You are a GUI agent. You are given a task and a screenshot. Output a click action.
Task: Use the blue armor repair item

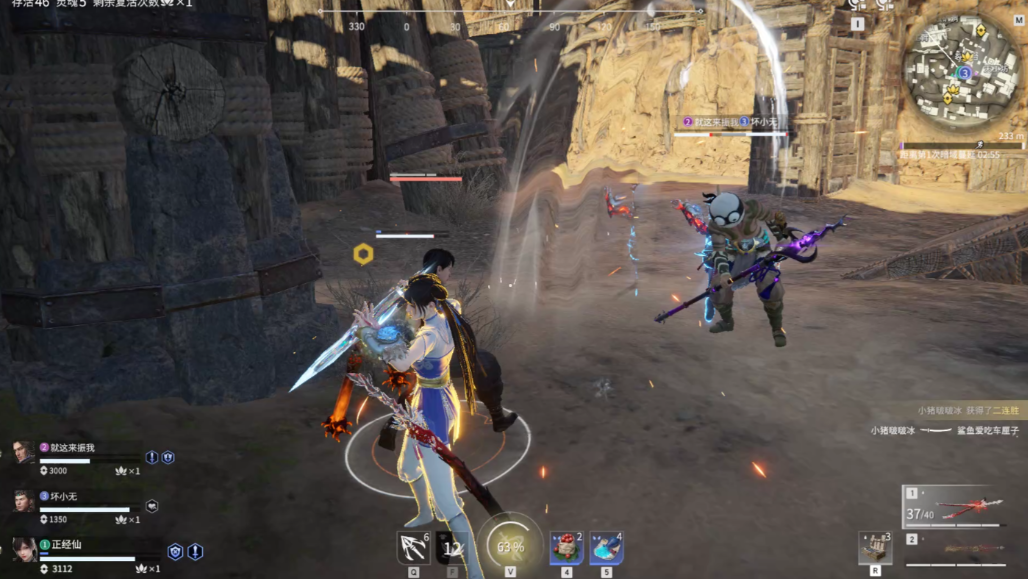pos(606,548)
